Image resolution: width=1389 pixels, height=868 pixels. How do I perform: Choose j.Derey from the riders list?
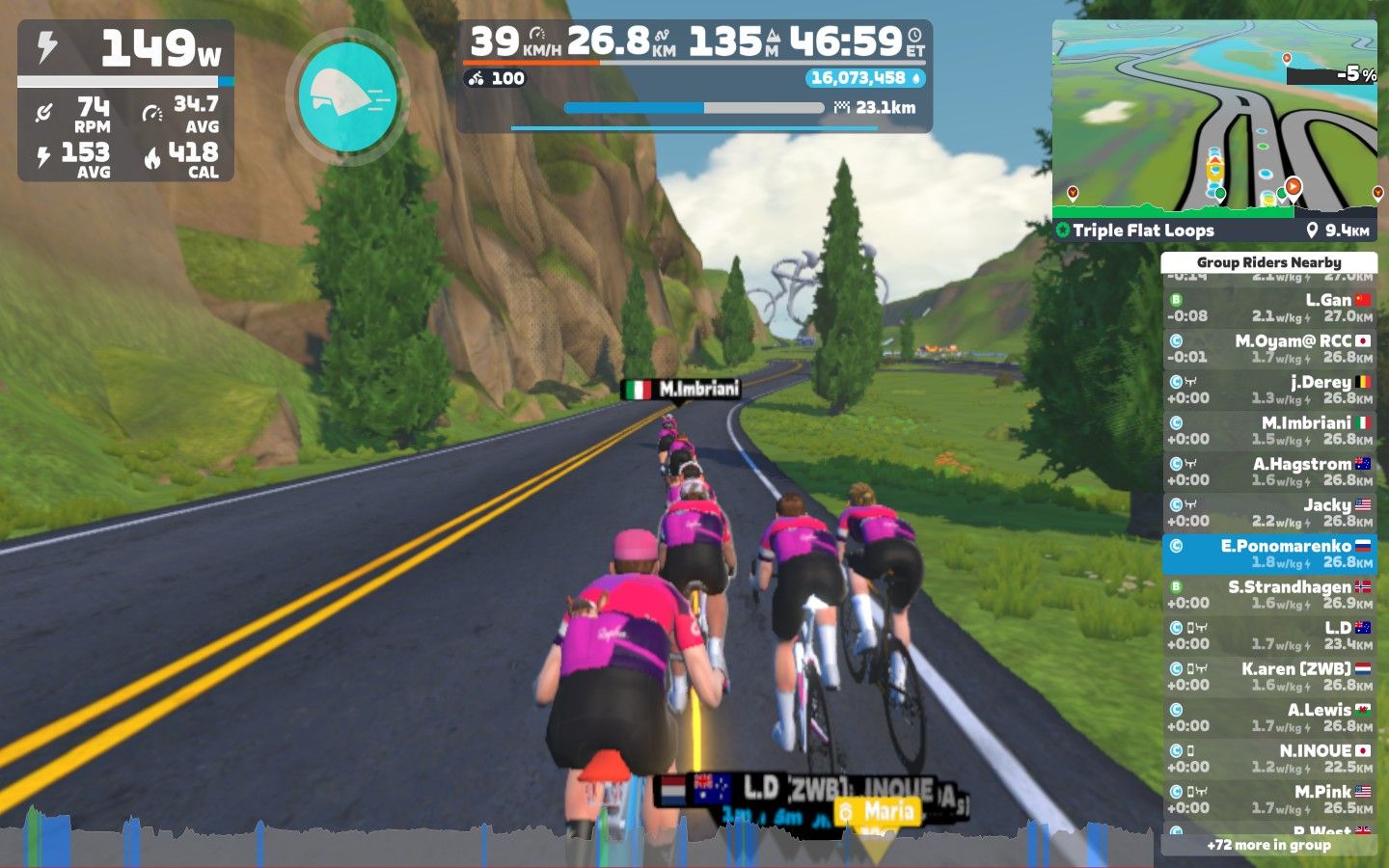(1268, 390)
